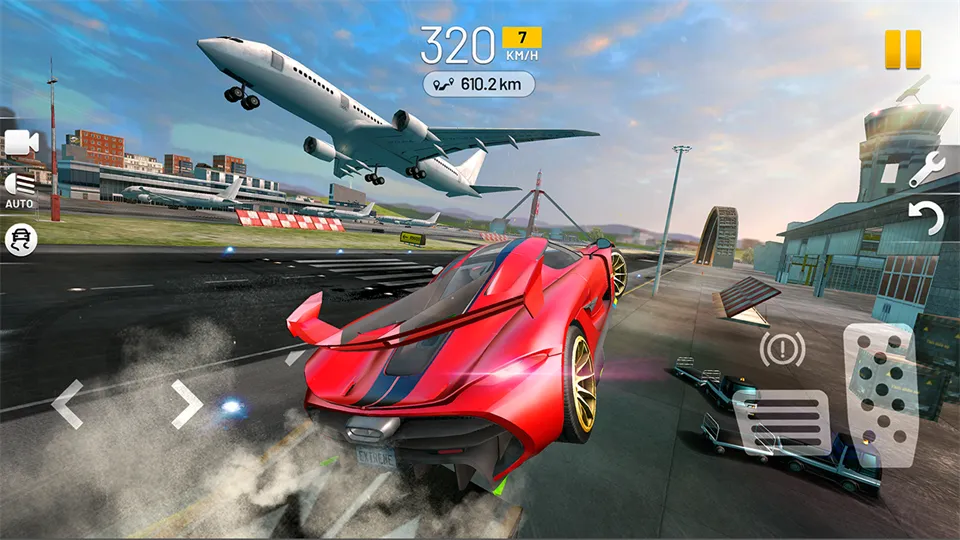
Task: Open the 610.2 km distance tracker
Action: (478, 84)
